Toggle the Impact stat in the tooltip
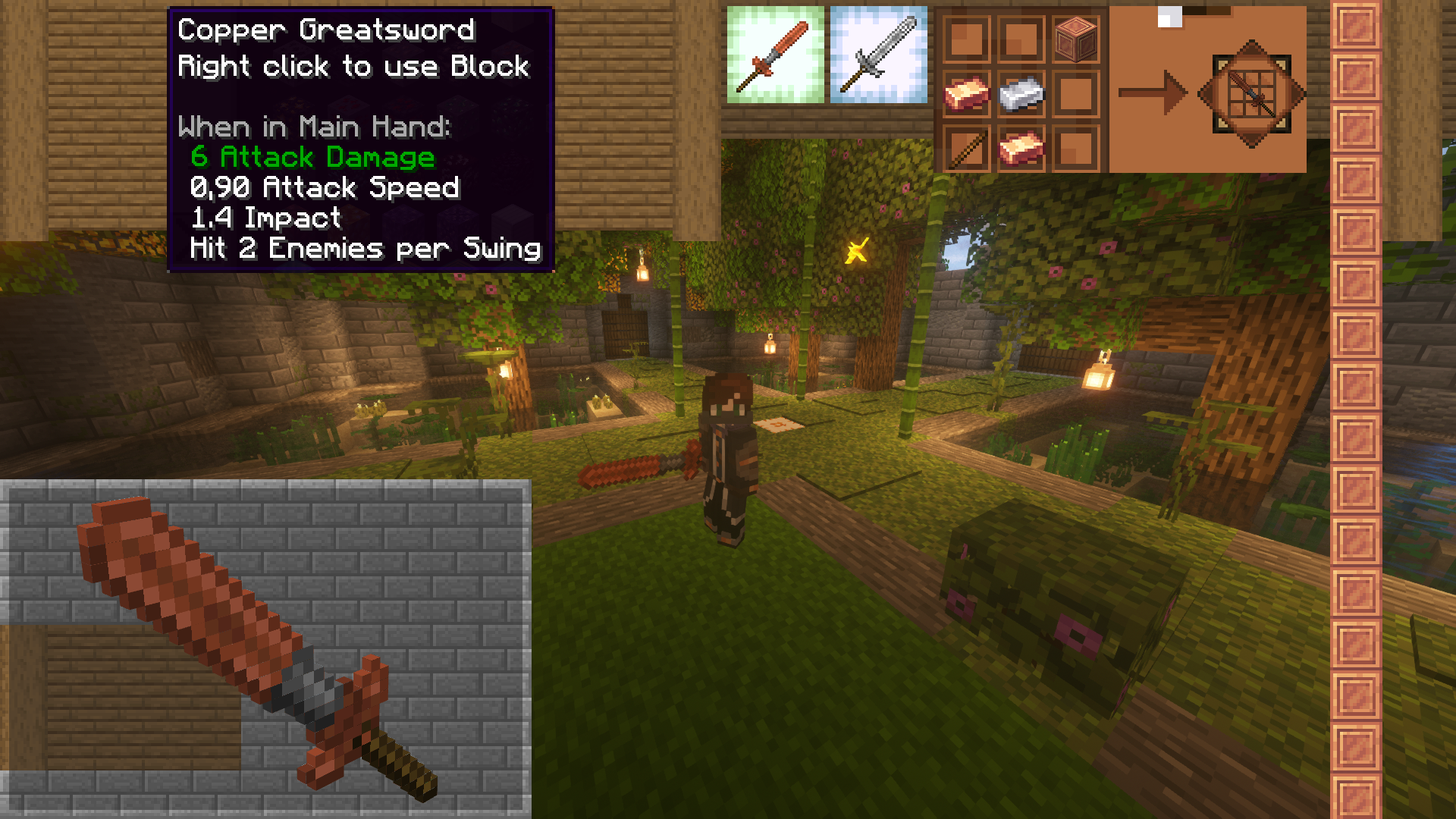Screen dimensions: 1456x819 [x=264, y=218]
